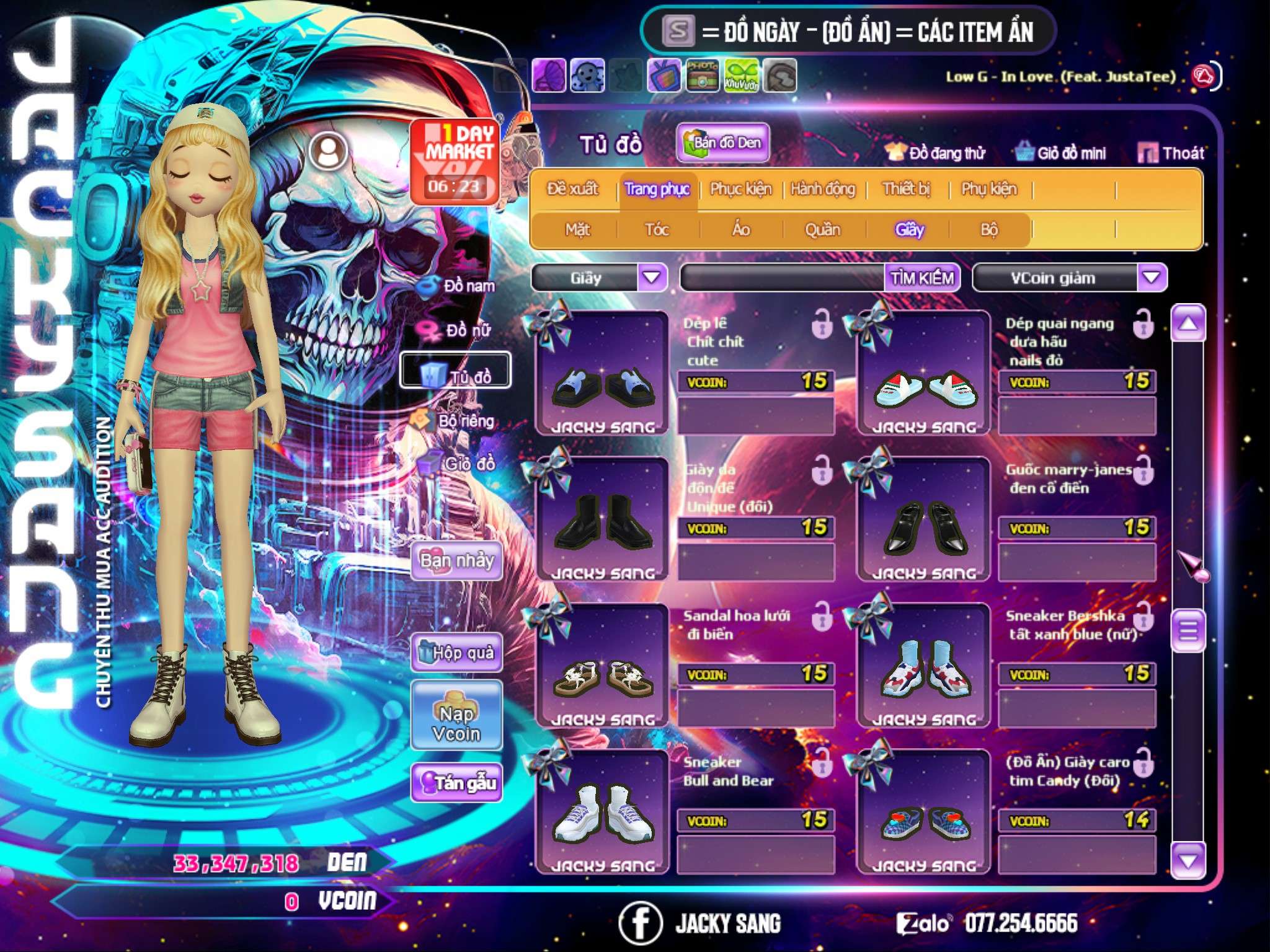Viewport: 1270px width, 952px height.
Task: Open the 1 Day Market banner
Action: [455, 162]
